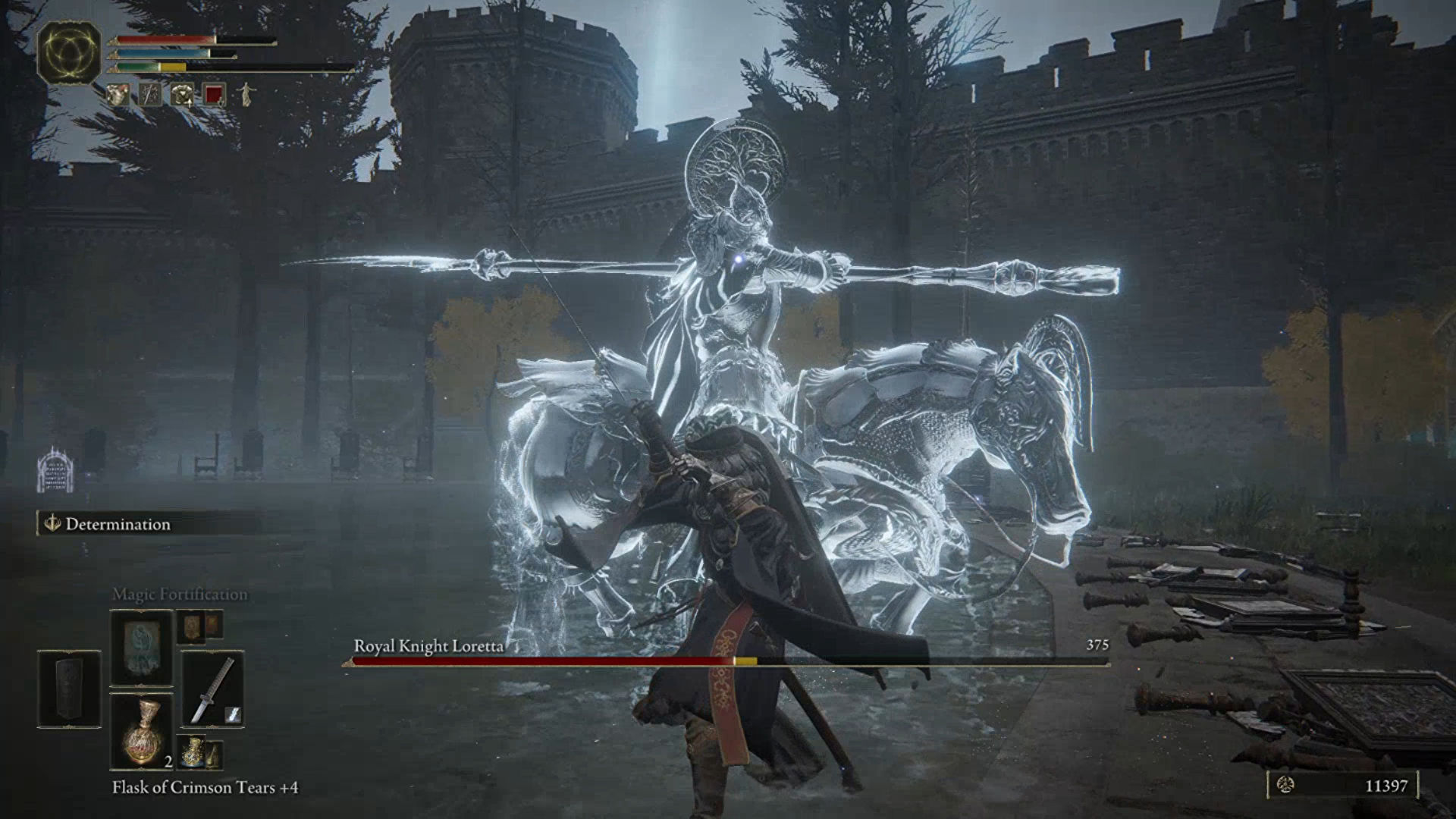Click the summoning gravestone icon
Viewport: 1456px width, 819px height.
click(x=55, y=470)
